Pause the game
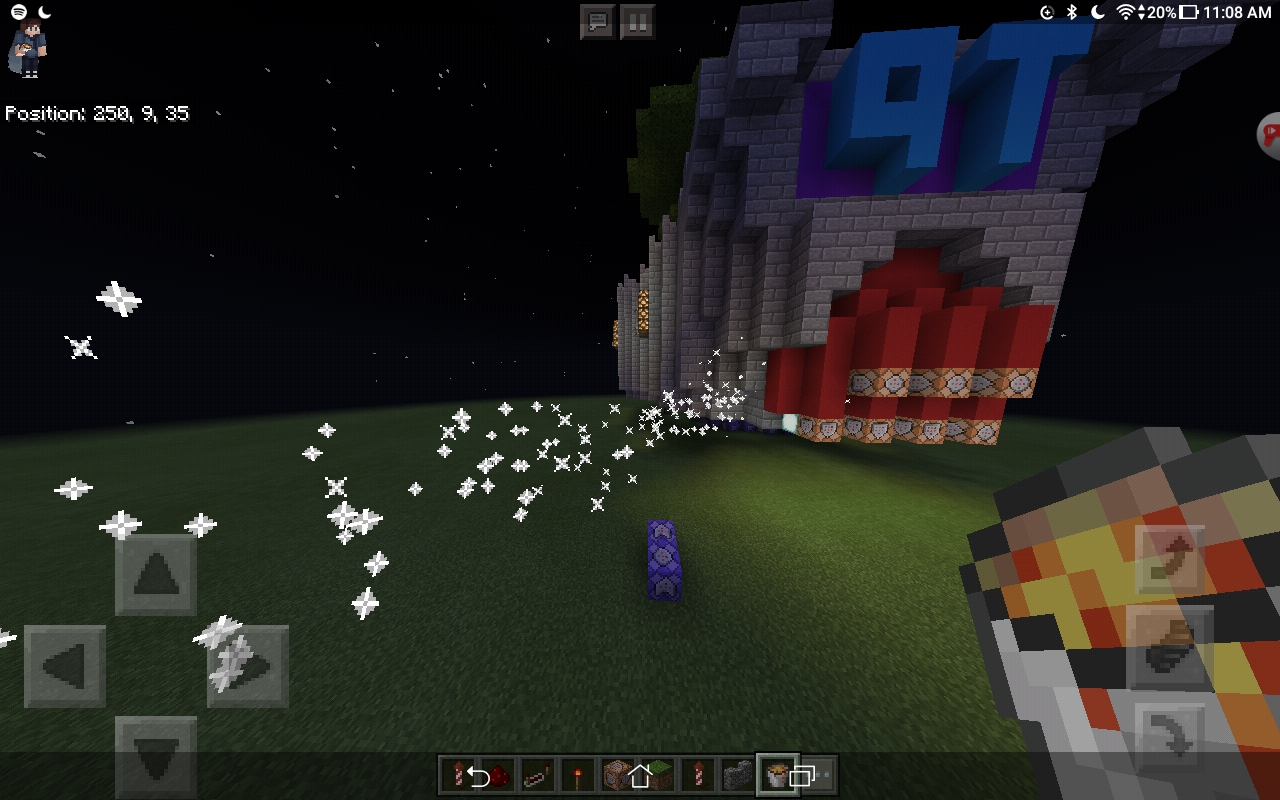The image size is (1280, 800). click(637, 21)
